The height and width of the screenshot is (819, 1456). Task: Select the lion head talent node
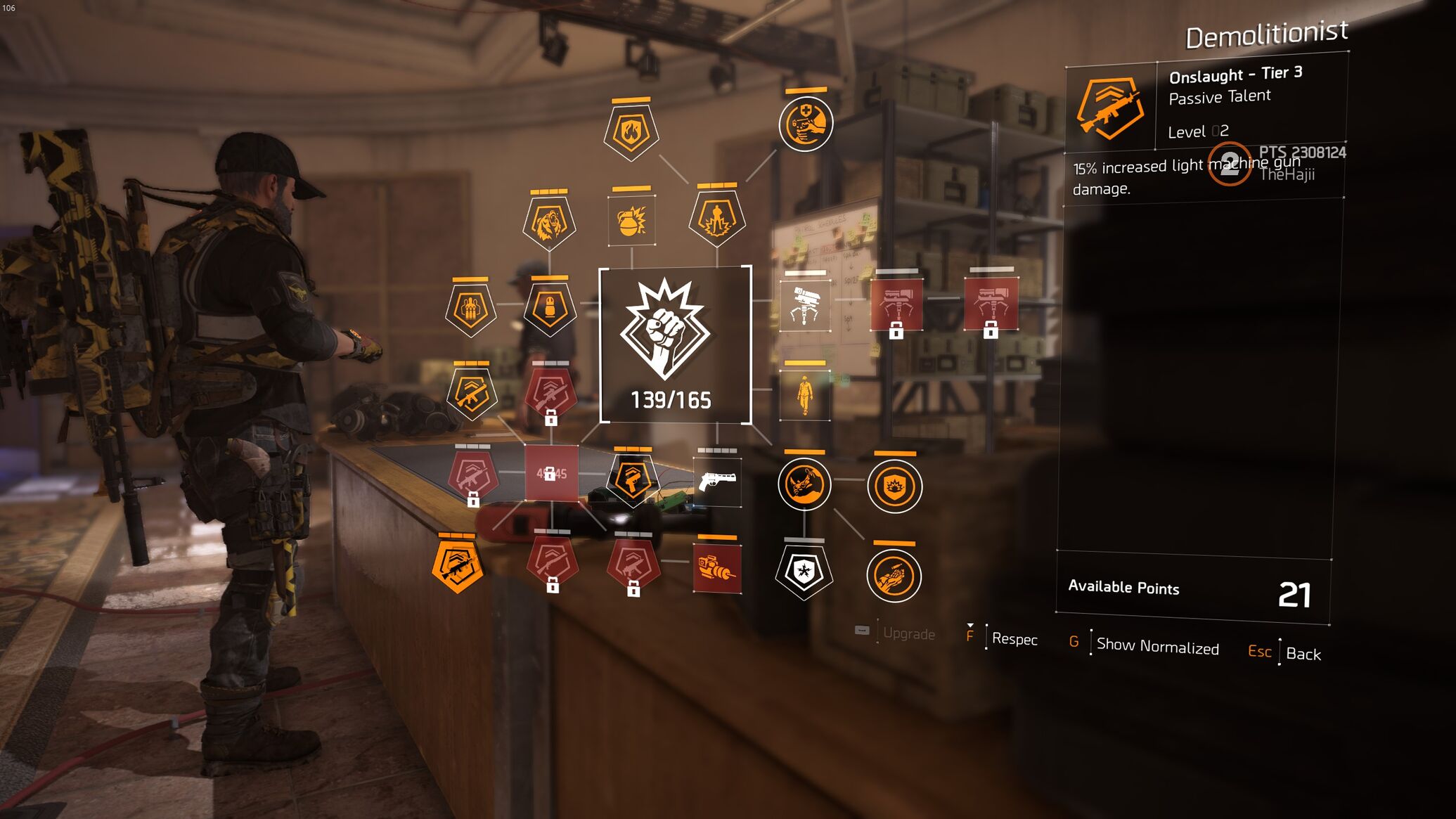pos(549,223)
